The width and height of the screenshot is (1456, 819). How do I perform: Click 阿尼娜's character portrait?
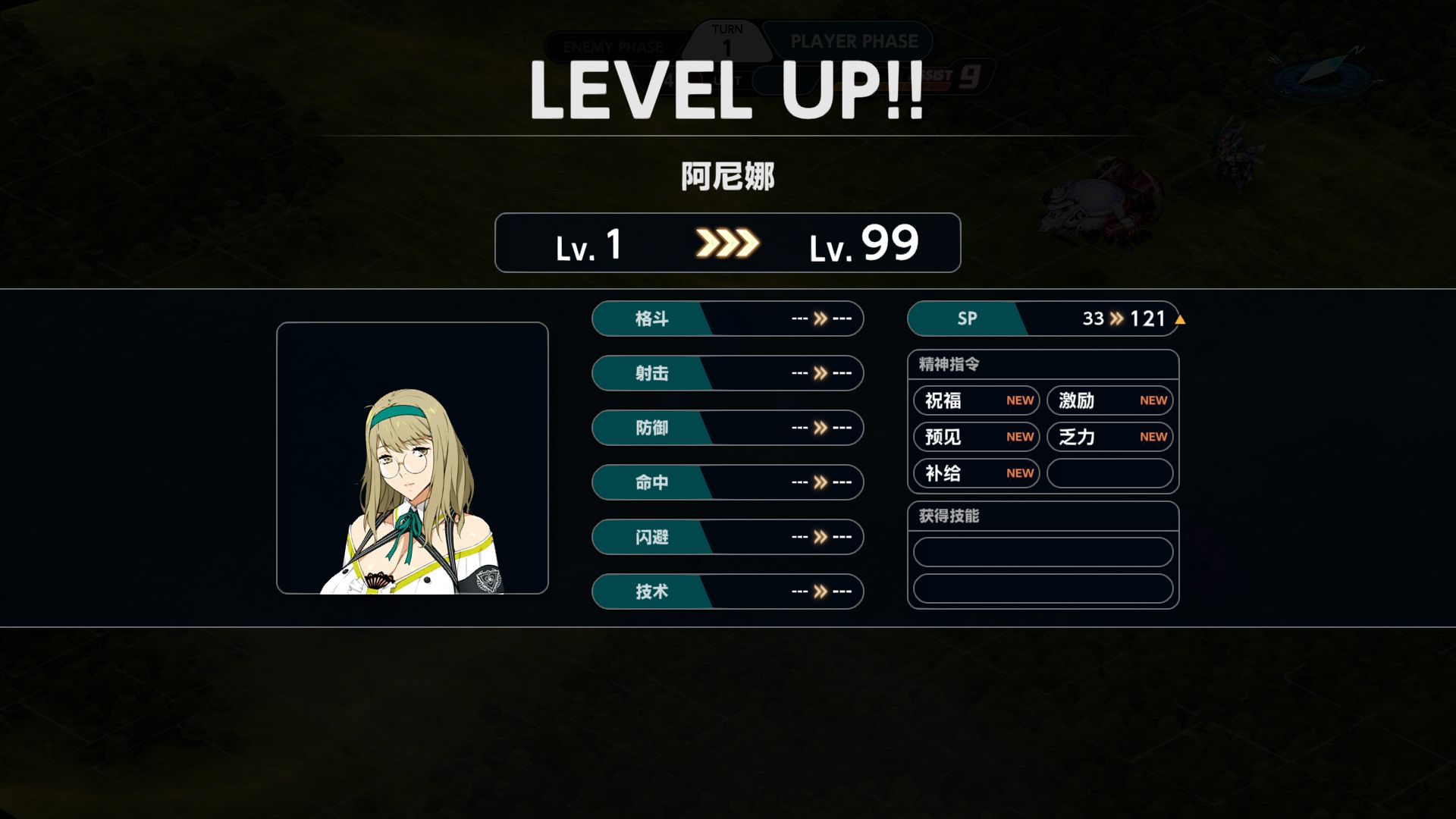click(x=412, y=458)
